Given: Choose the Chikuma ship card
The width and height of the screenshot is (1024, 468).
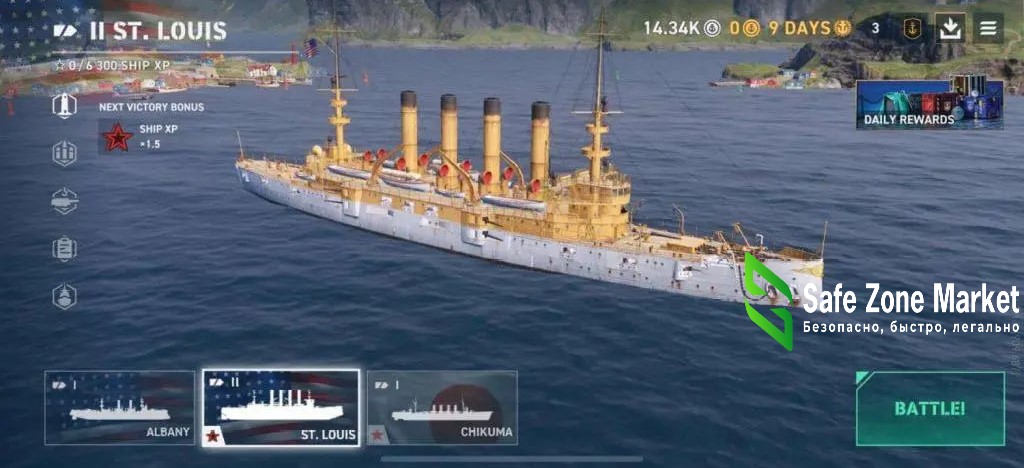Looking at the screenshot, I should 442,407.
